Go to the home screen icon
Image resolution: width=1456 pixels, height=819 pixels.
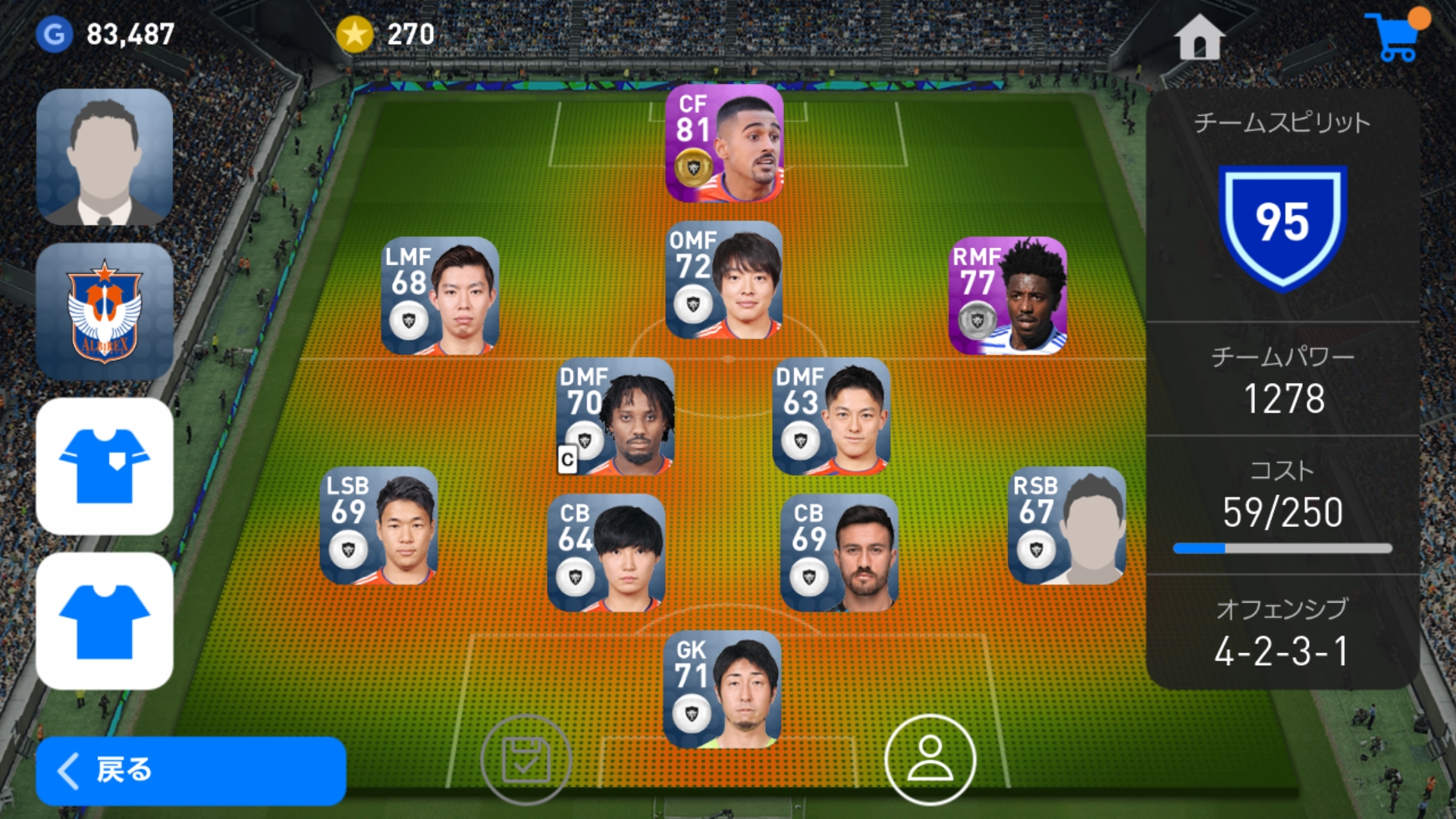click(x=1199, y=37)
